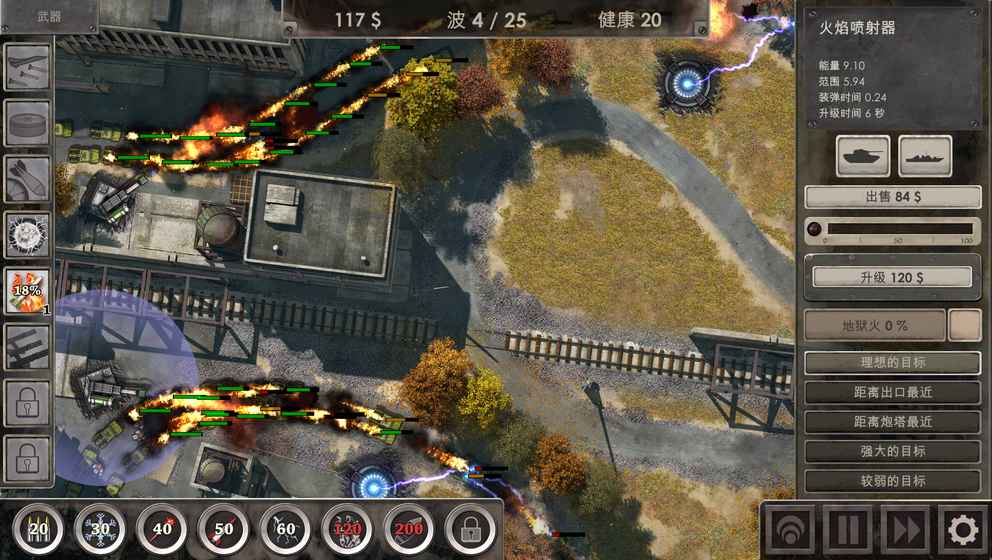Image resolution: width=992 pixels, height=560 pixels.
Task: Choose the 距离出口最近 targeting option
Action: (x=892, y=392)
